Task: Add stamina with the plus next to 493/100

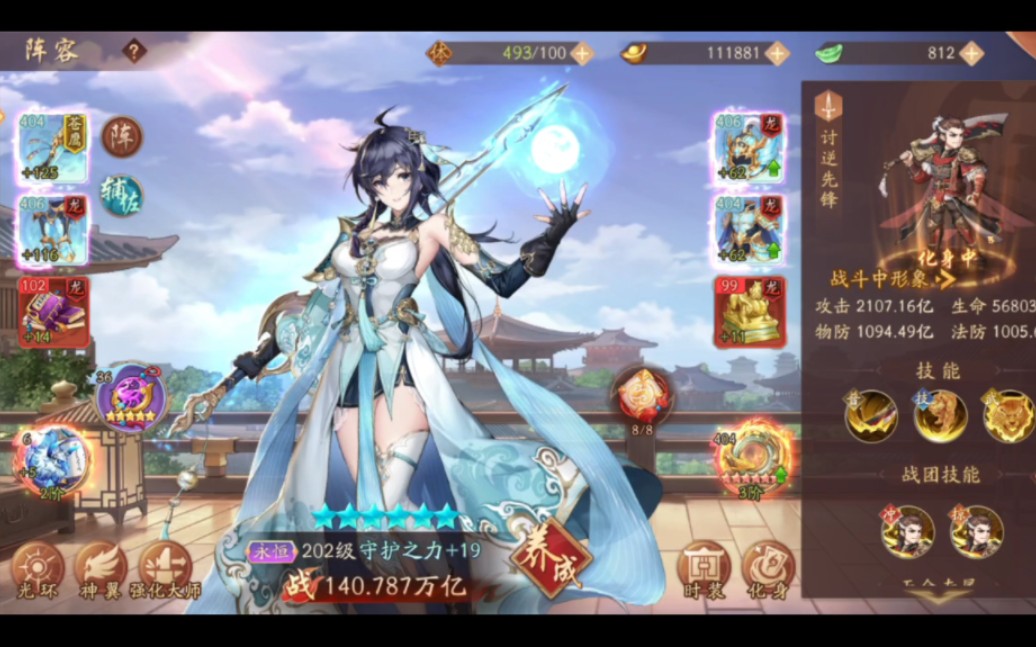Action: [x=582, y=53]
